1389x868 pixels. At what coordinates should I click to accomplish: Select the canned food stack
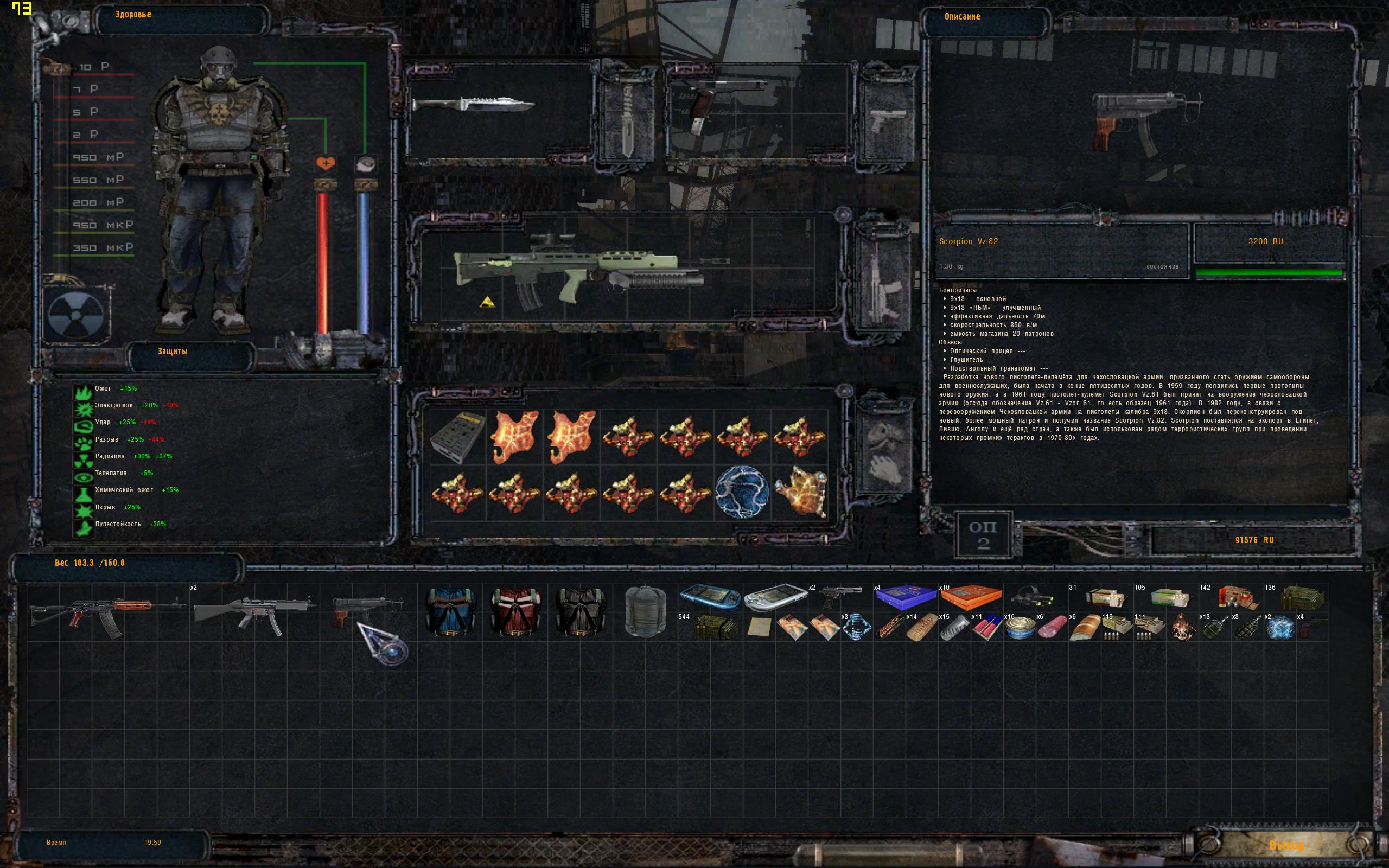point(1020,628)
